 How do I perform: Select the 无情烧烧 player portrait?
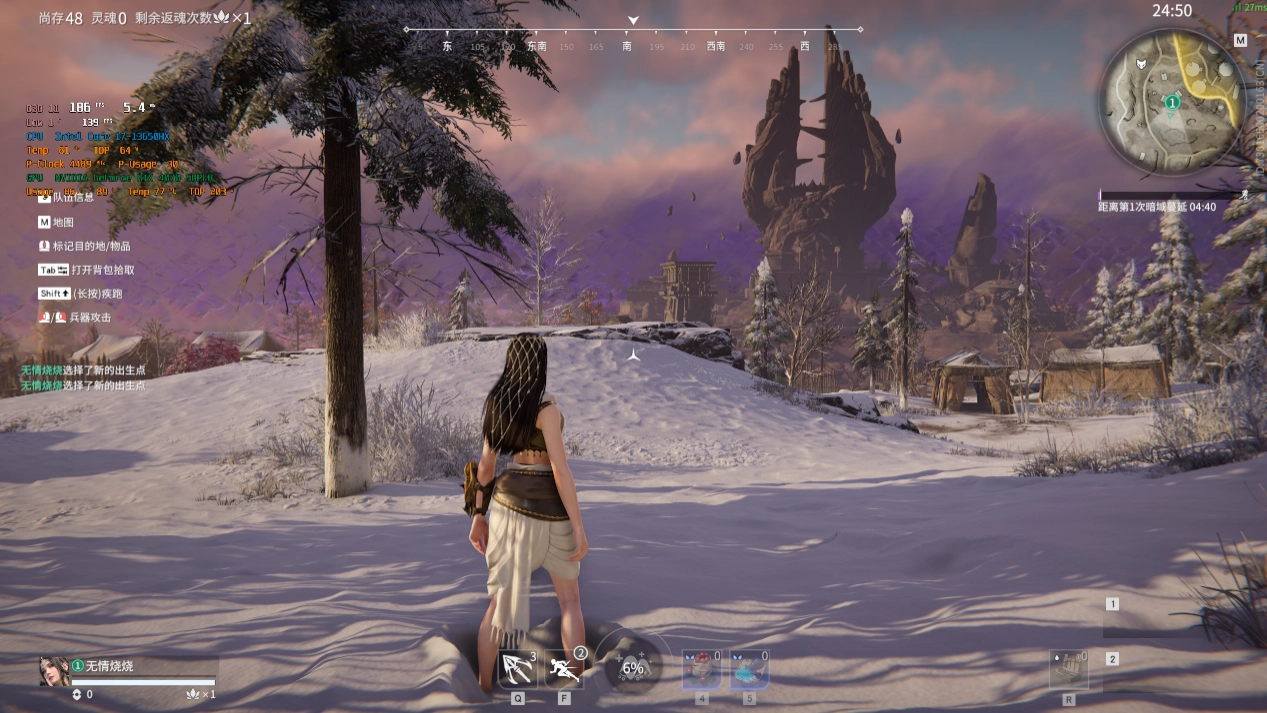54,671
